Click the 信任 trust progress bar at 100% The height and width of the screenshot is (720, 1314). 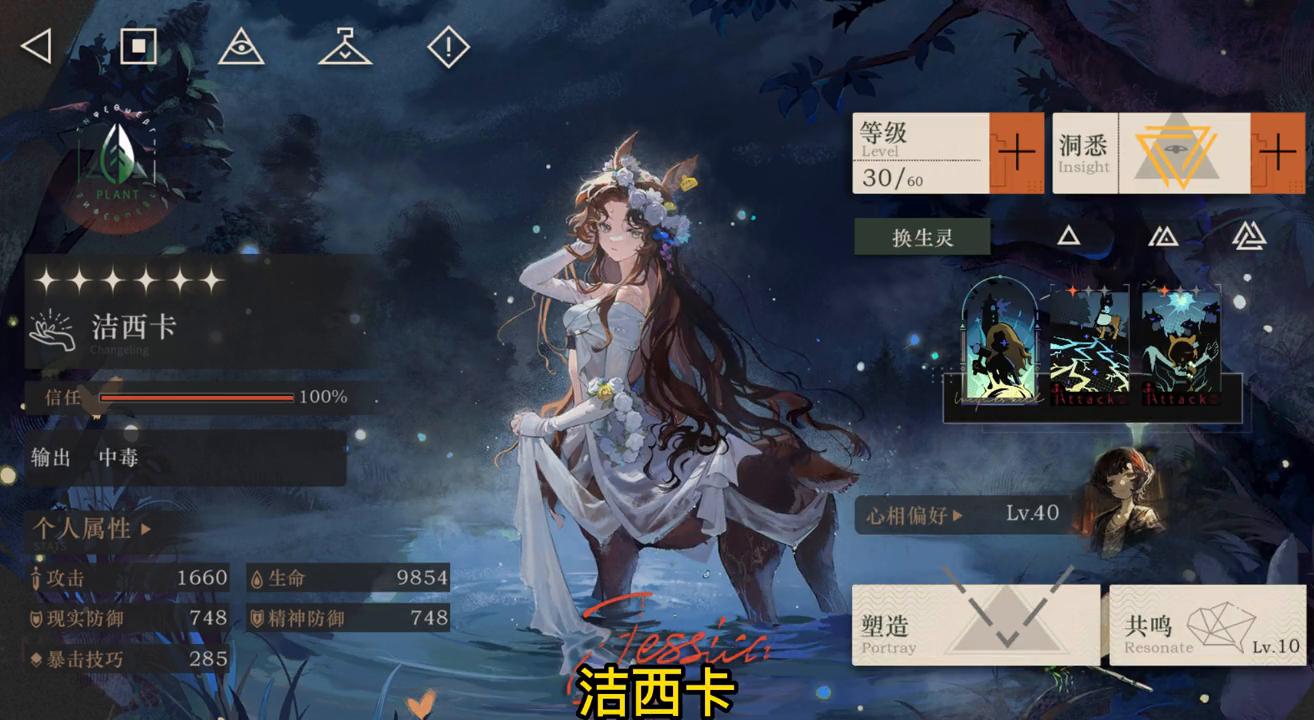coord(195,397)
